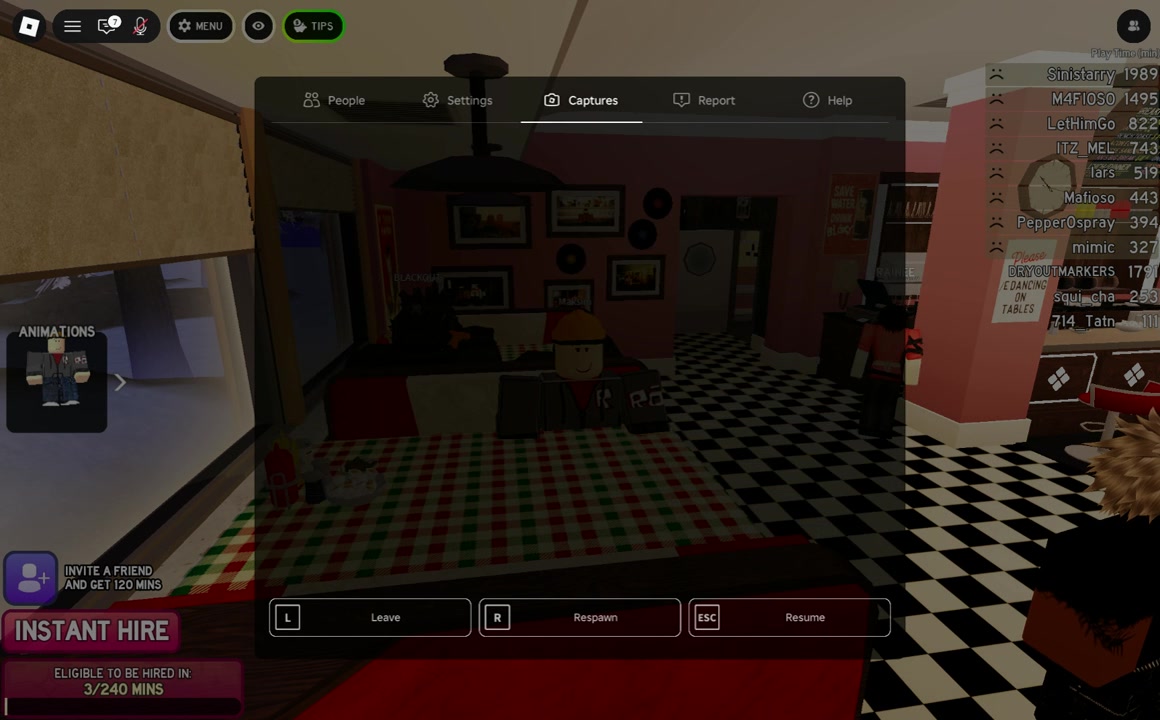
Task: Open the chat notifications icon
Action: [x=107, y=26]
